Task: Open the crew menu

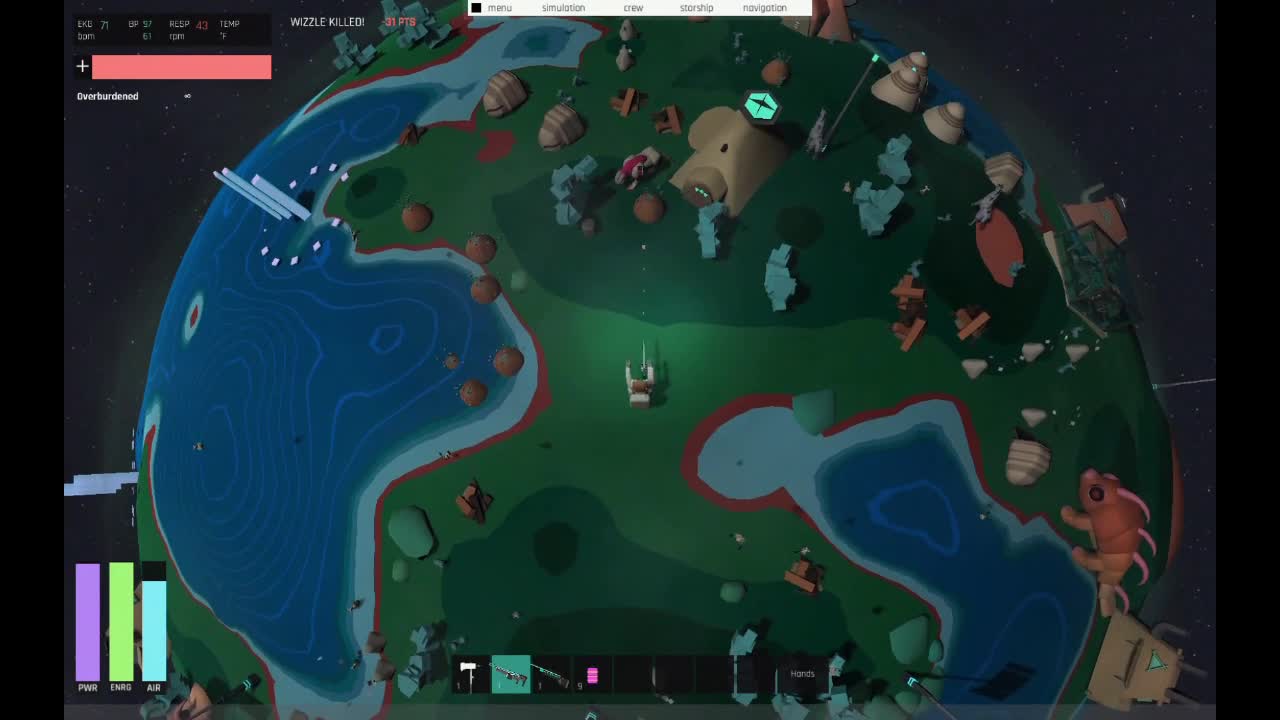Action: coord(633,7)
